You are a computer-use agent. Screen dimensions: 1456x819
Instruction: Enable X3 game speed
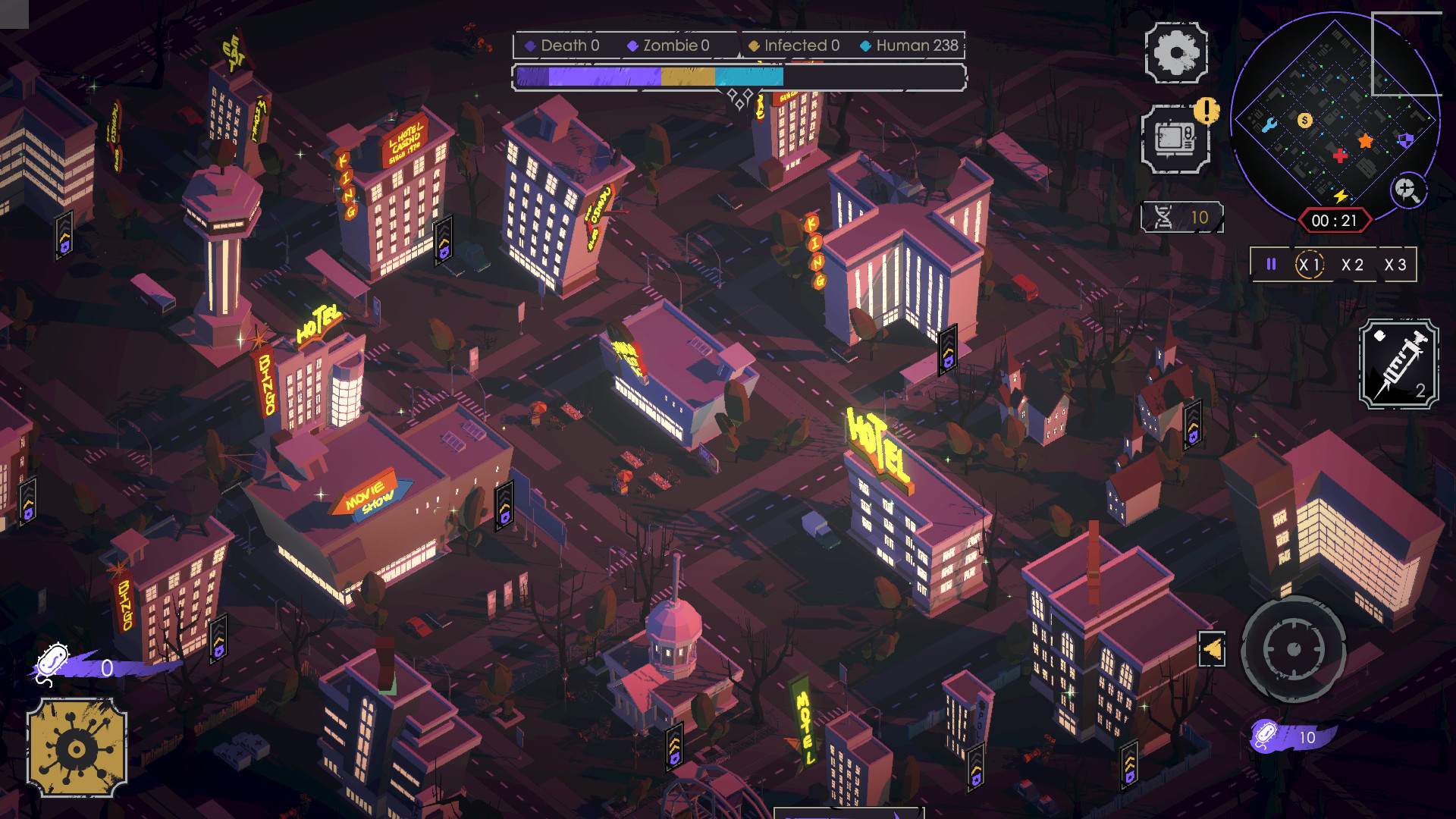(x=1395, y=264)
